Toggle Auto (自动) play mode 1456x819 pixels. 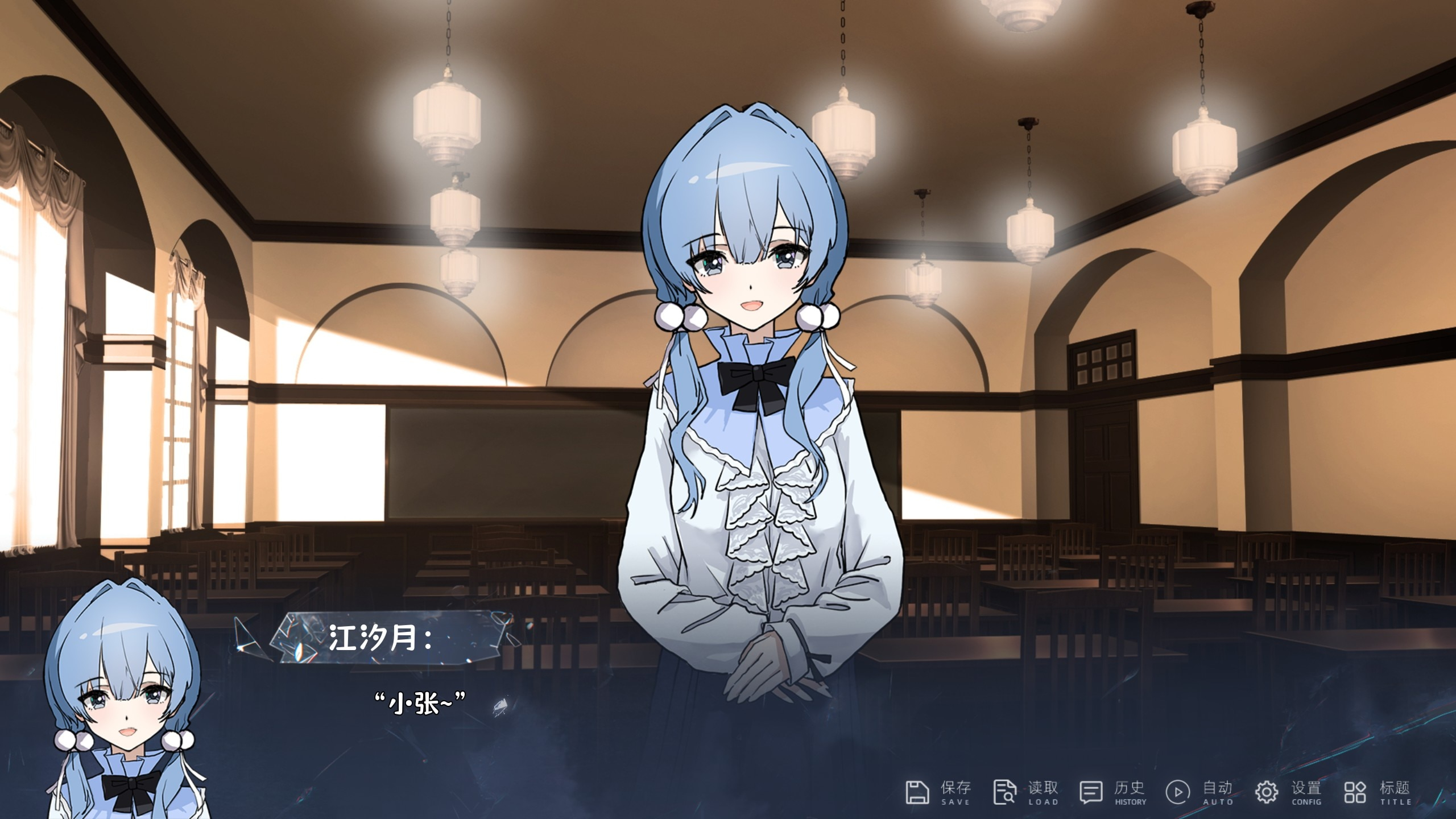[x=1200, y=792]
